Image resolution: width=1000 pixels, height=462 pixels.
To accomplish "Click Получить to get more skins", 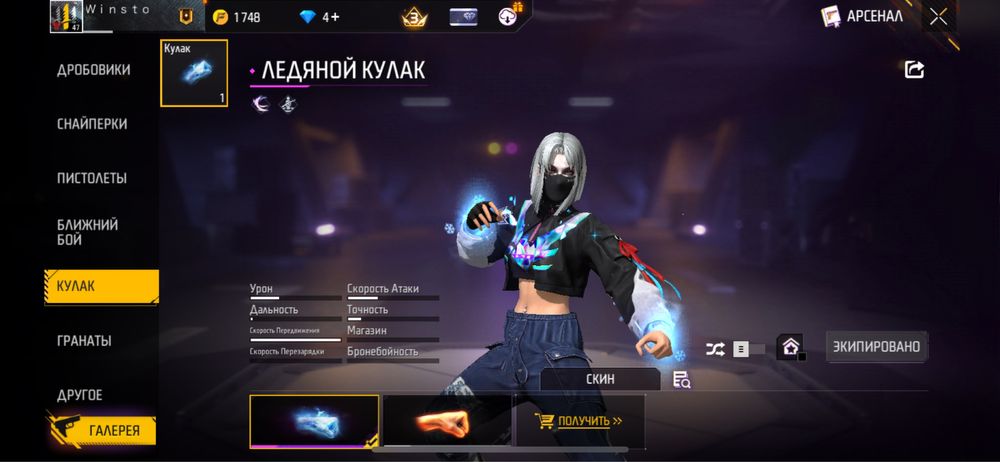I will (x=579, y=420).
